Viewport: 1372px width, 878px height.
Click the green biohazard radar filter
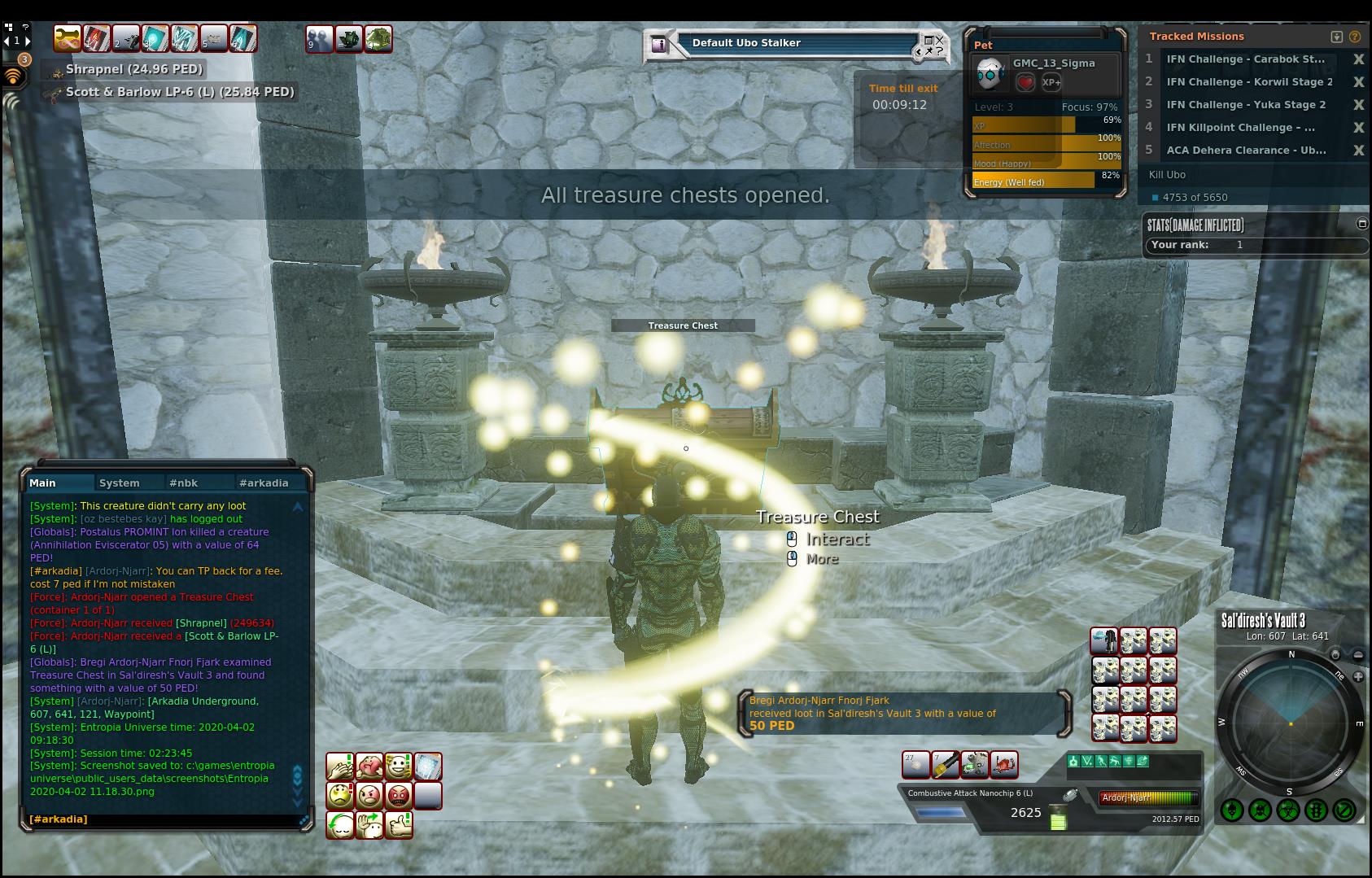click(x=1288, y=810)
